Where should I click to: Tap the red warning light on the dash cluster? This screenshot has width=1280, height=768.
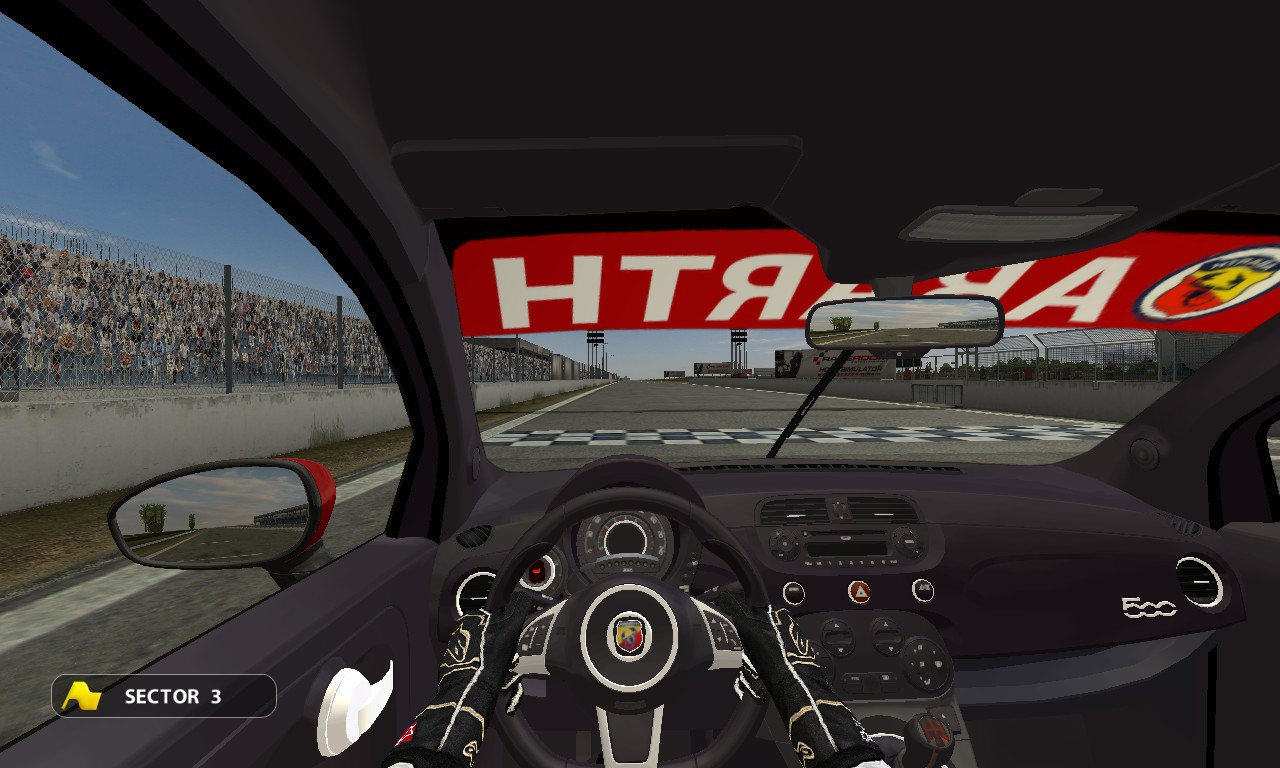click(x=538, y=571)
